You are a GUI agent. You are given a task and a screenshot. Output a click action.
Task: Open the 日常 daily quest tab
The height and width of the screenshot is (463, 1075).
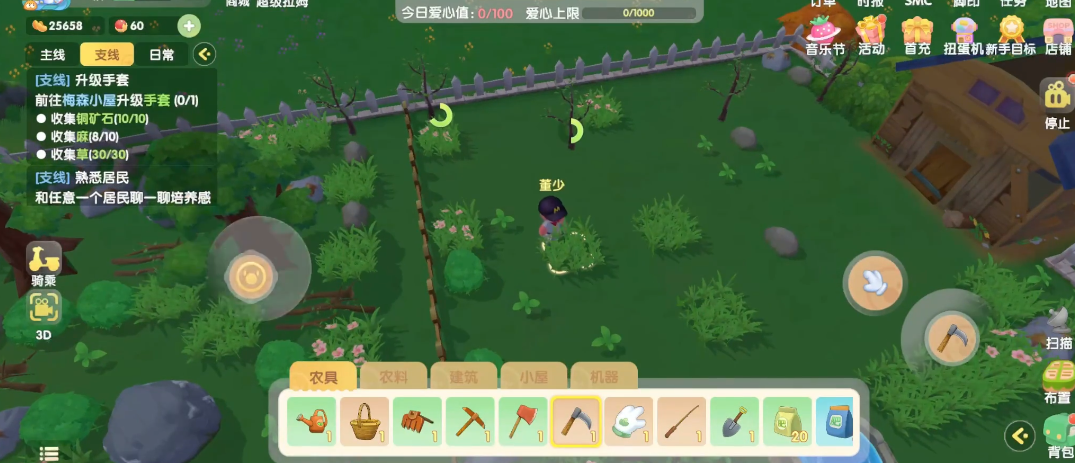(161, 54)
